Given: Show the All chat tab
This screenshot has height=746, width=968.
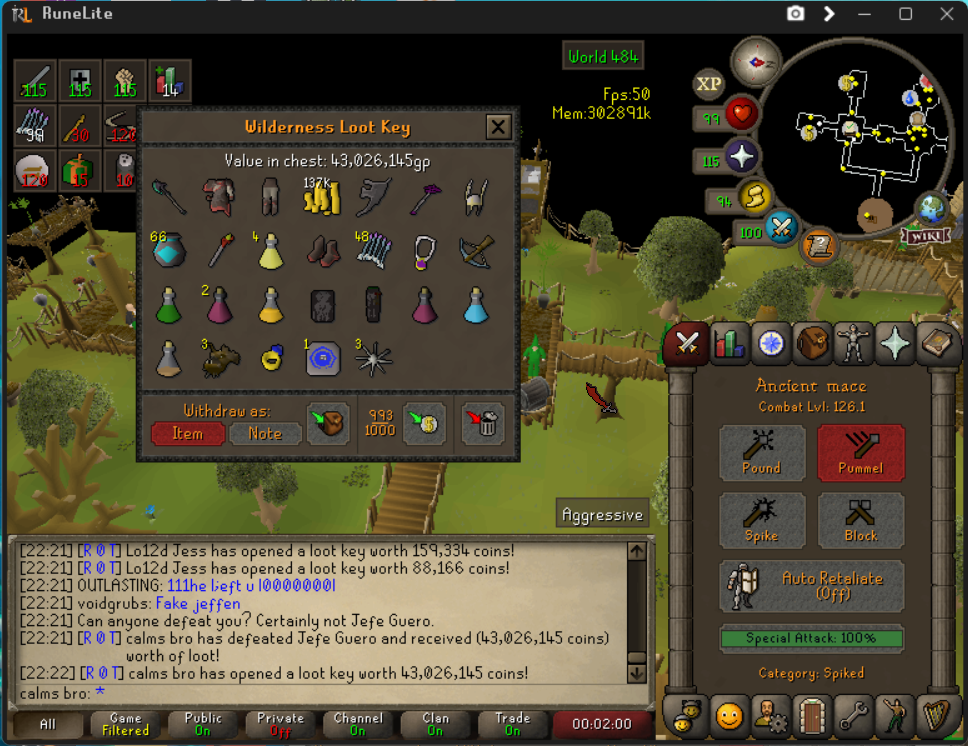Looking at the screenshot, I should [47, 724].
